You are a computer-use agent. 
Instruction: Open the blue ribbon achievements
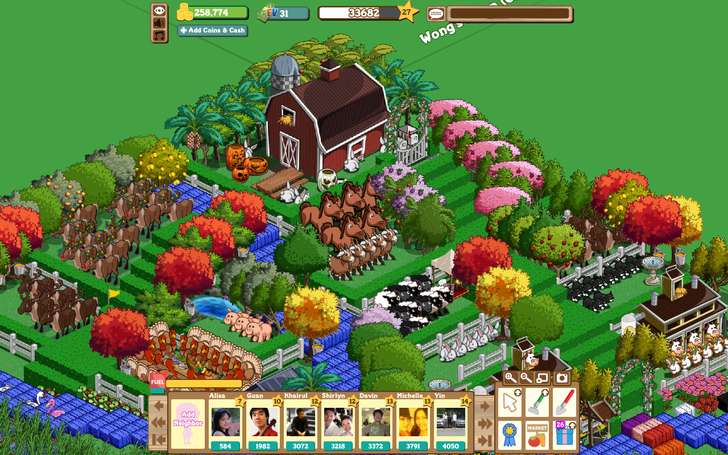(511, 434)
